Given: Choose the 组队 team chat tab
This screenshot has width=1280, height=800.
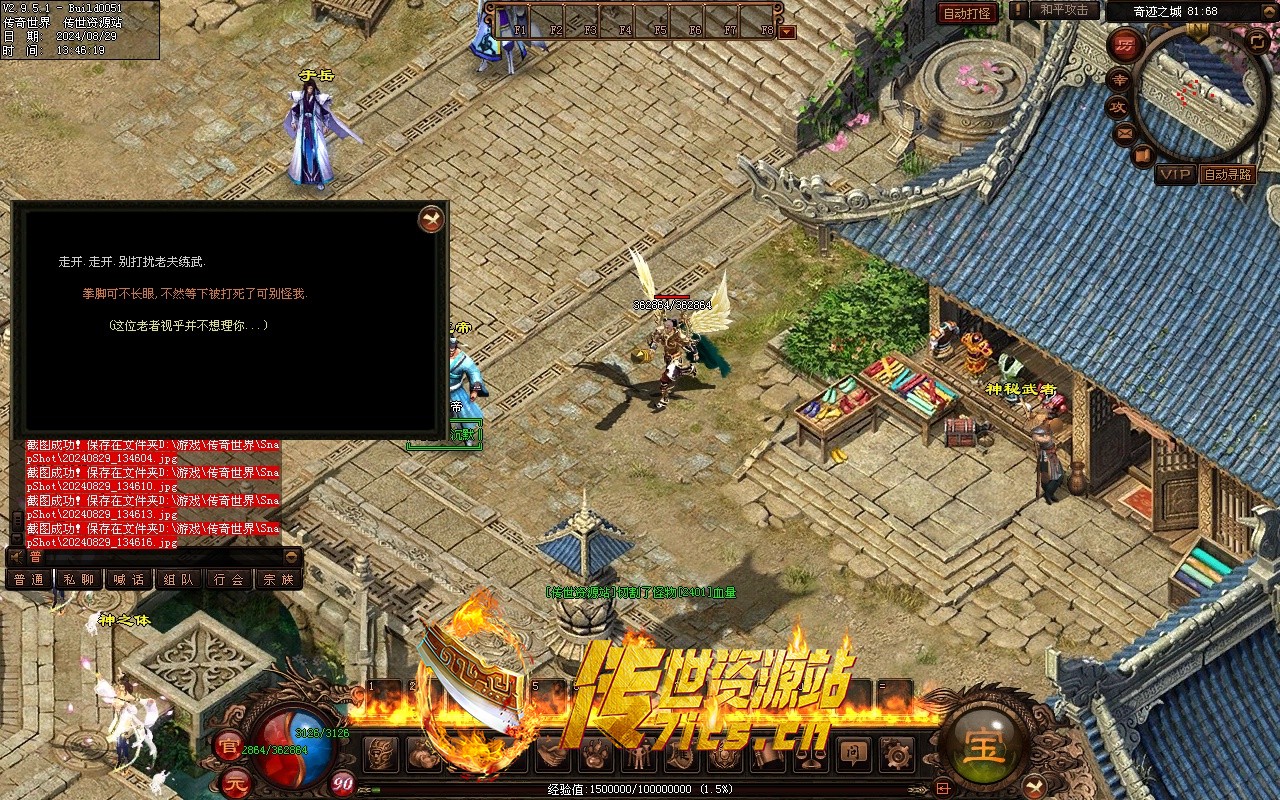Looking at the screenshot, I should pyautogui.click(x=179, y=579).
